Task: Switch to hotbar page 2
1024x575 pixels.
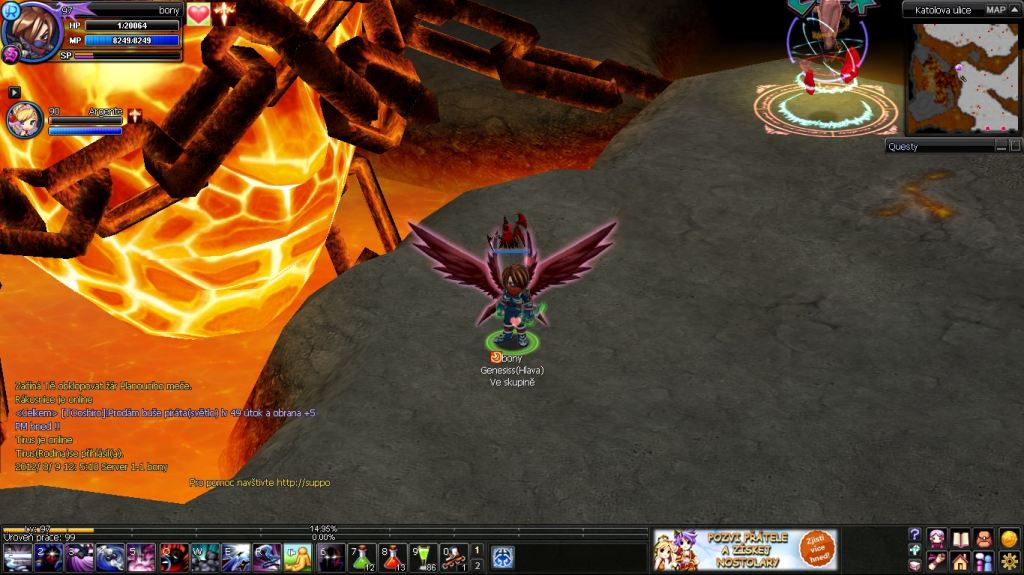Action: click(x=477, y=566)
